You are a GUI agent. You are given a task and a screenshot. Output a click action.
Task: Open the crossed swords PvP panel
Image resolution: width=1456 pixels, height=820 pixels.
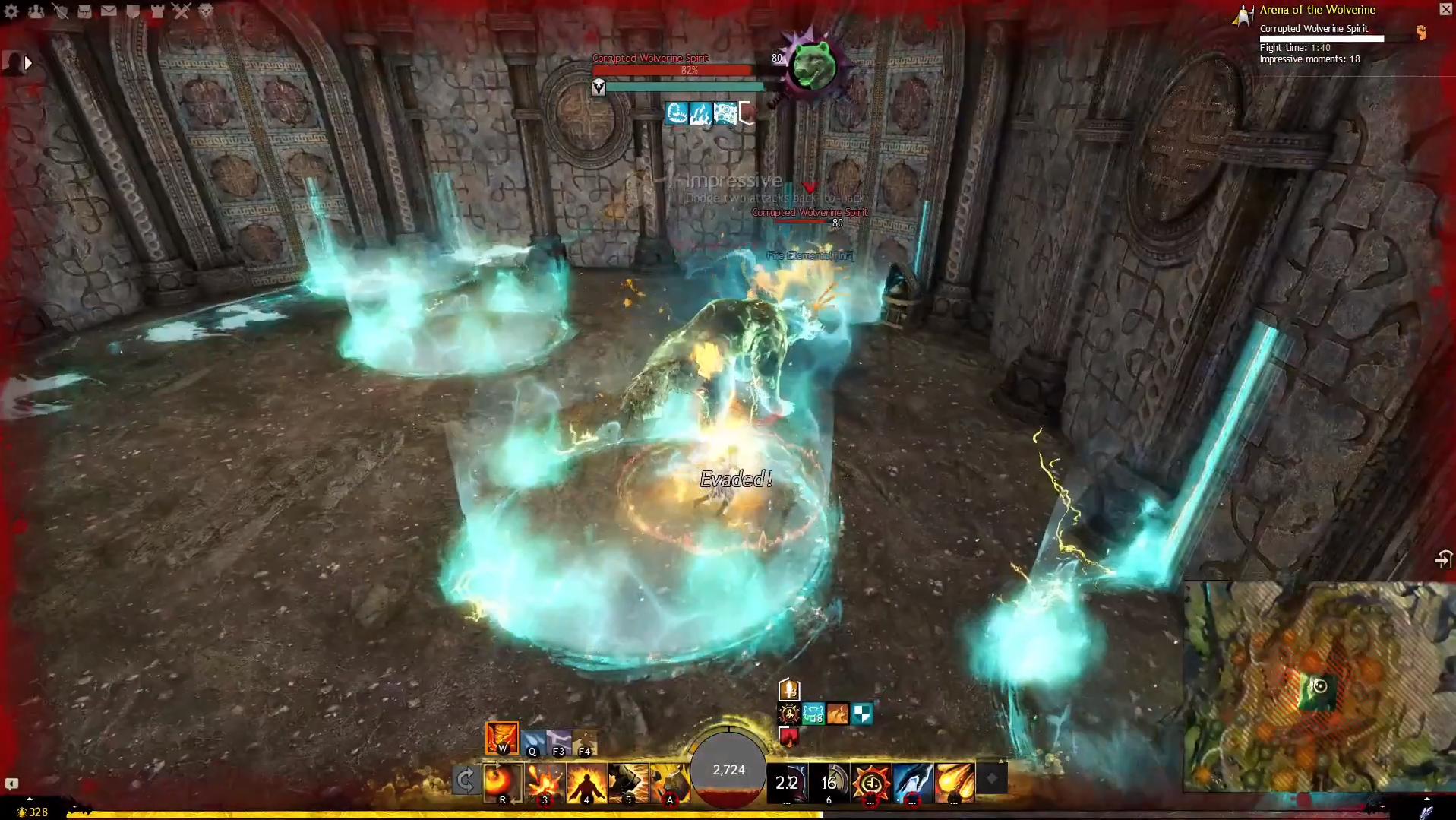click(181, 11)
